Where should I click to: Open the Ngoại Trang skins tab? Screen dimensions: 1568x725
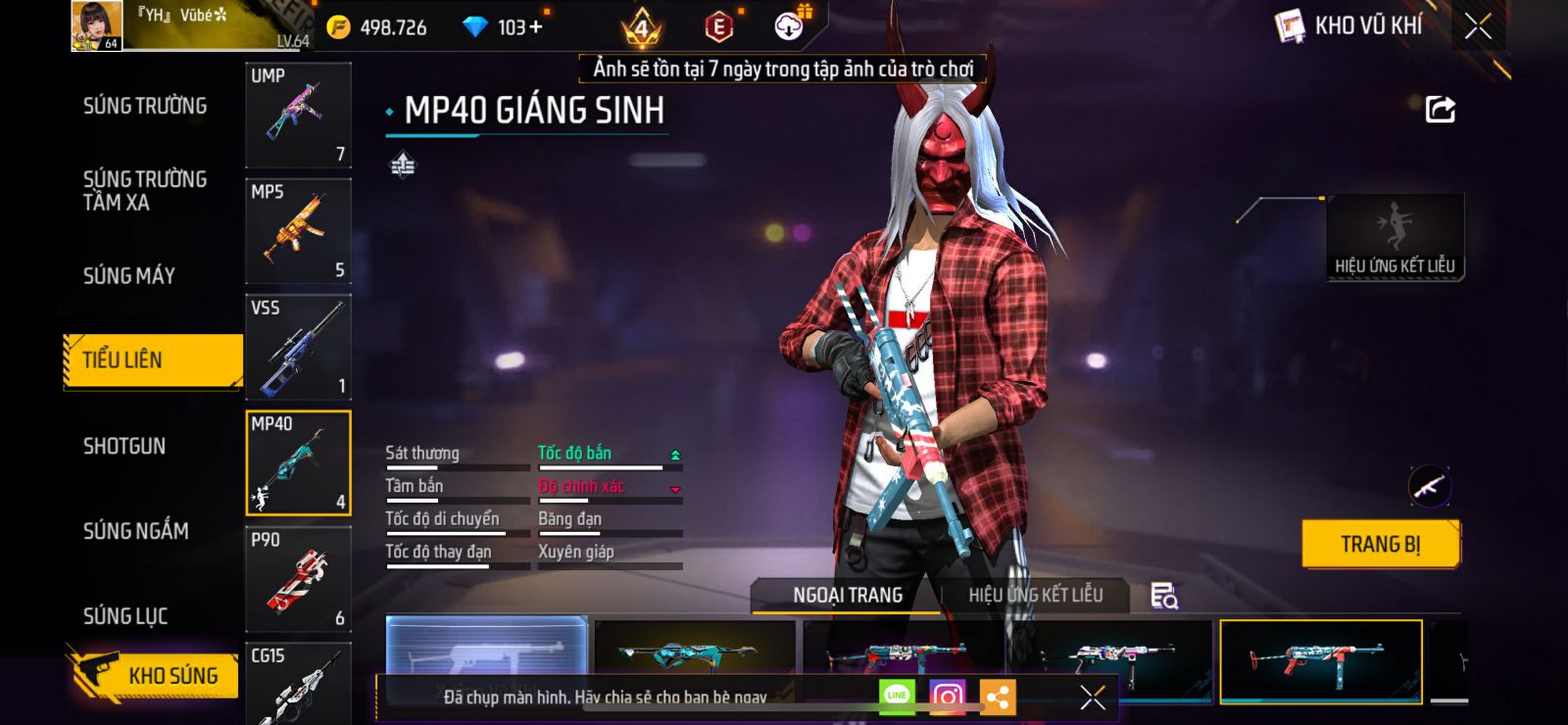pyautogui.click(x=848, y=596)
